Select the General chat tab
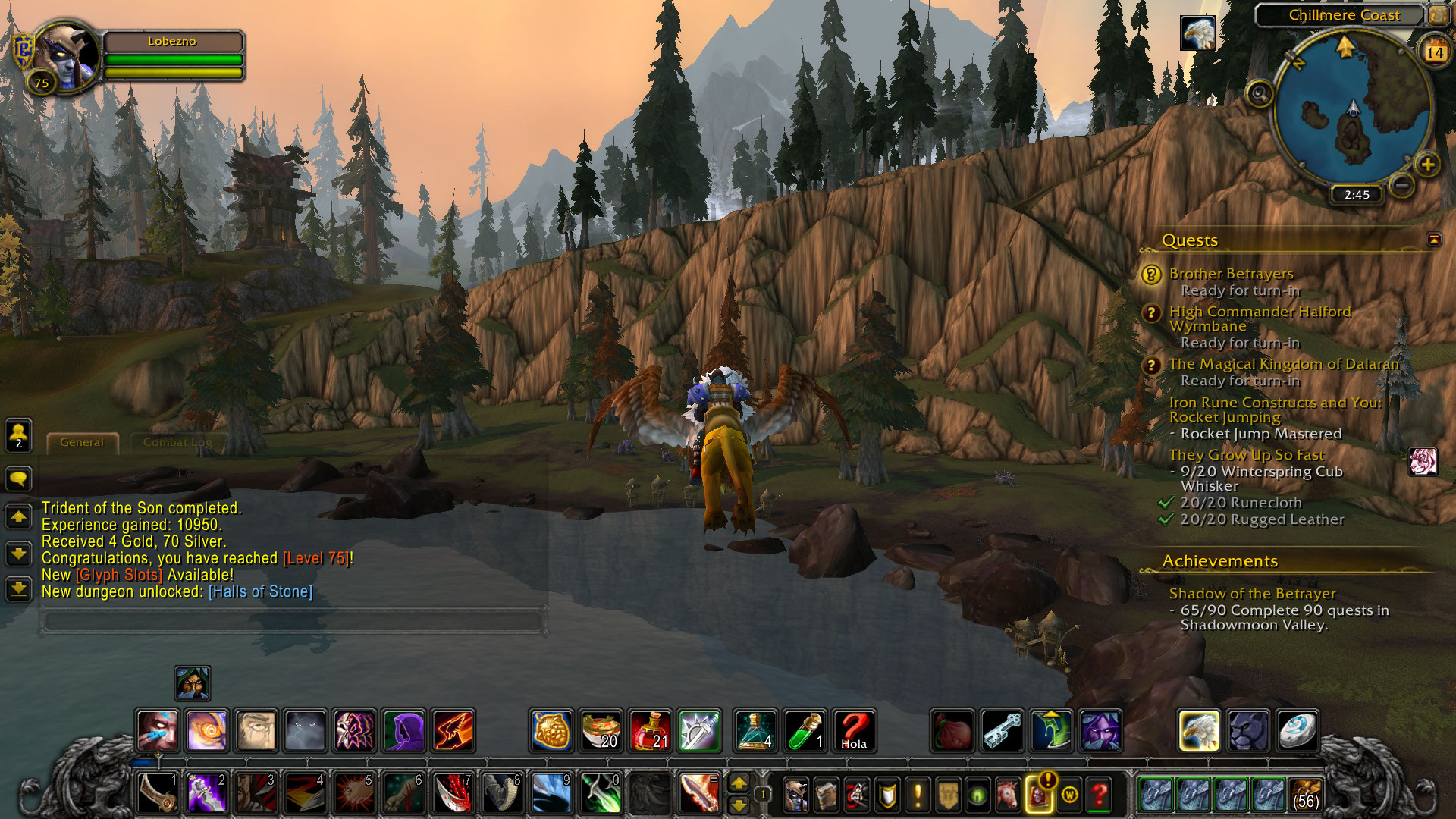The image size is (1456, 819). coord(82,442)
